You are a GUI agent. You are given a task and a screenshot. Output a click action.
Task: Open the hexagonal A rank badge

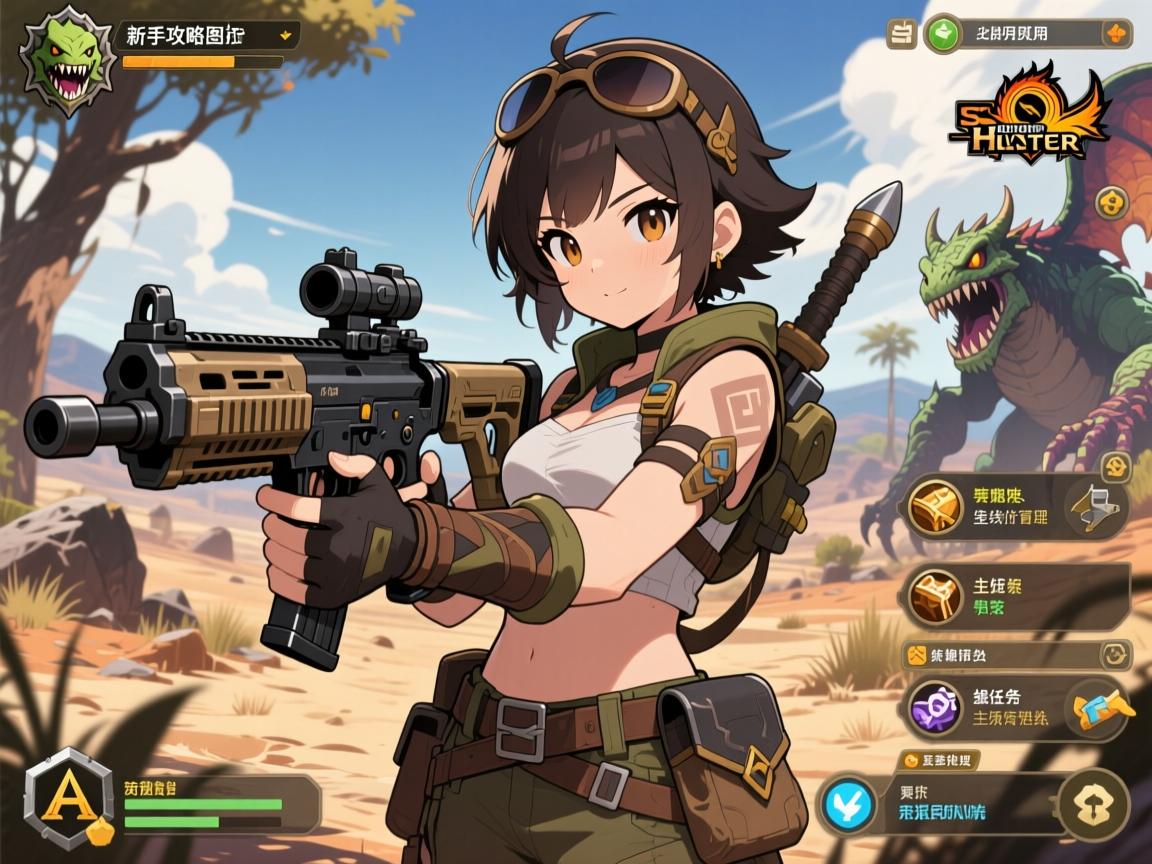pyautogui.click(x=70, y=799)
